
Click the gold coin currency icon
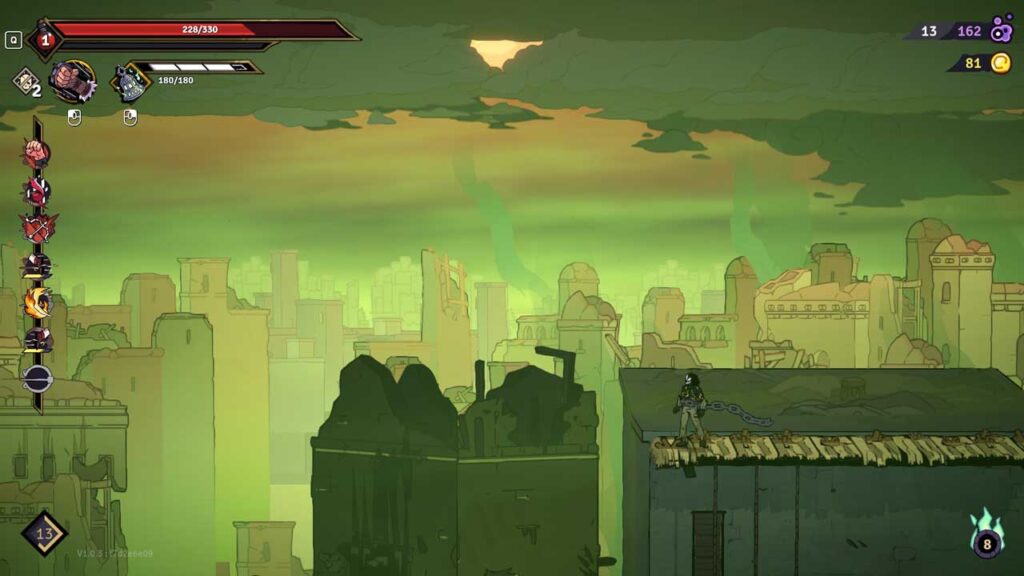[1001, 63]
